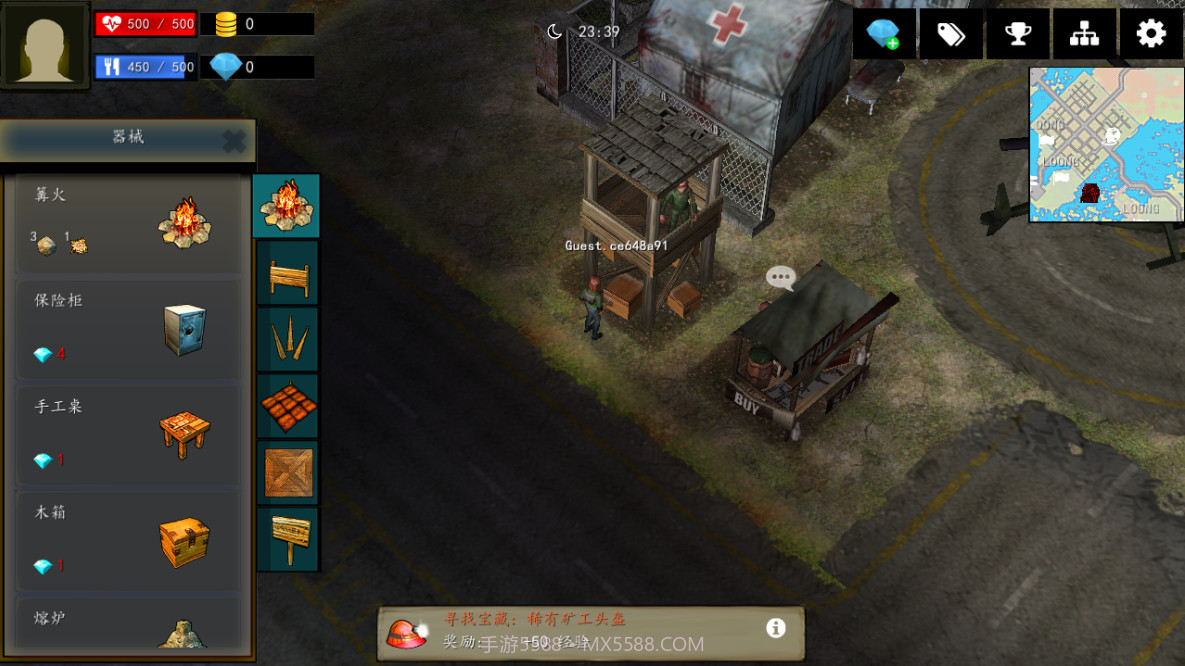The height and width of the screenshot is (666, 1185).
Task: Switch to the campfire category tab
Action: [x=287, y=205]
